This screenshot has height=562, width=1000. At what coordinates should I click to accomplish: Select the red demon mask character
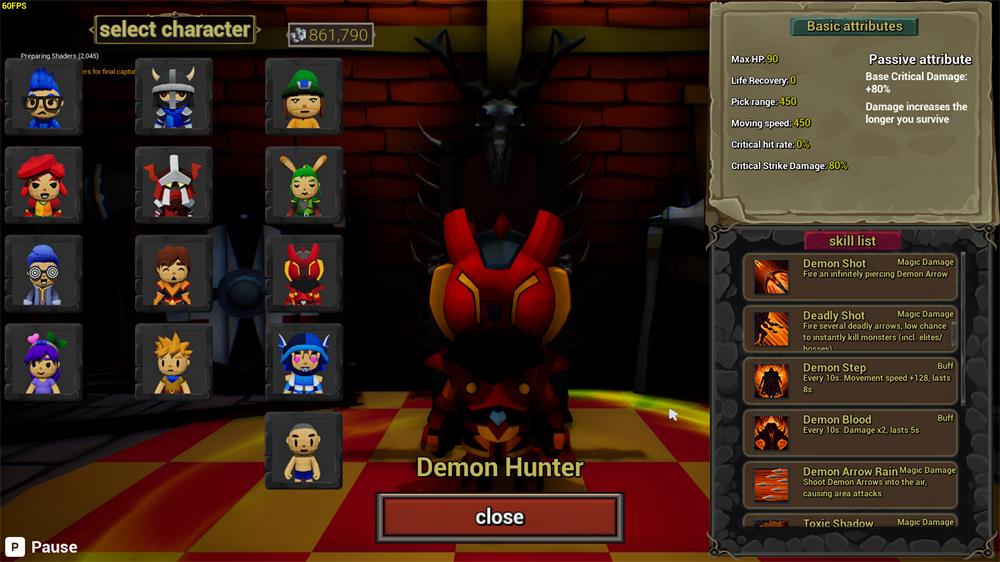pyautogui.click(x=304, y=274)
